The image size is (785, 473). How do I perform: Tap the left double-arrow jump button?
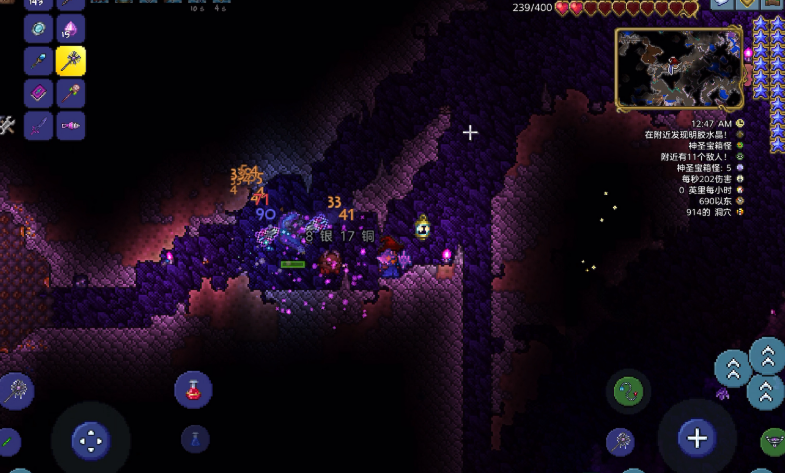[733, 367]
